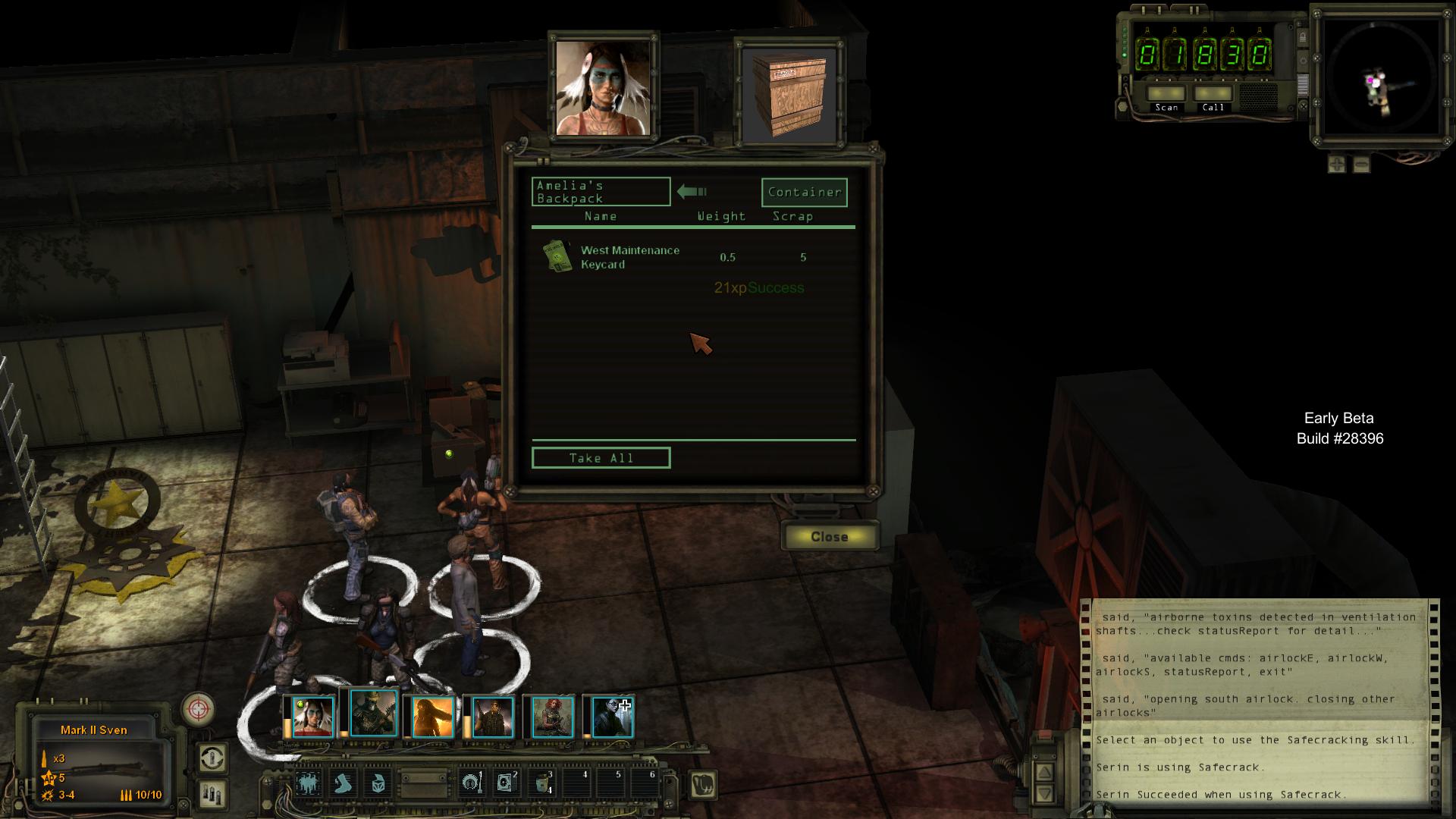Zoom out the minimap with minus button
Viewport: 1456px width, 819px height.
tap(1361, 164)
